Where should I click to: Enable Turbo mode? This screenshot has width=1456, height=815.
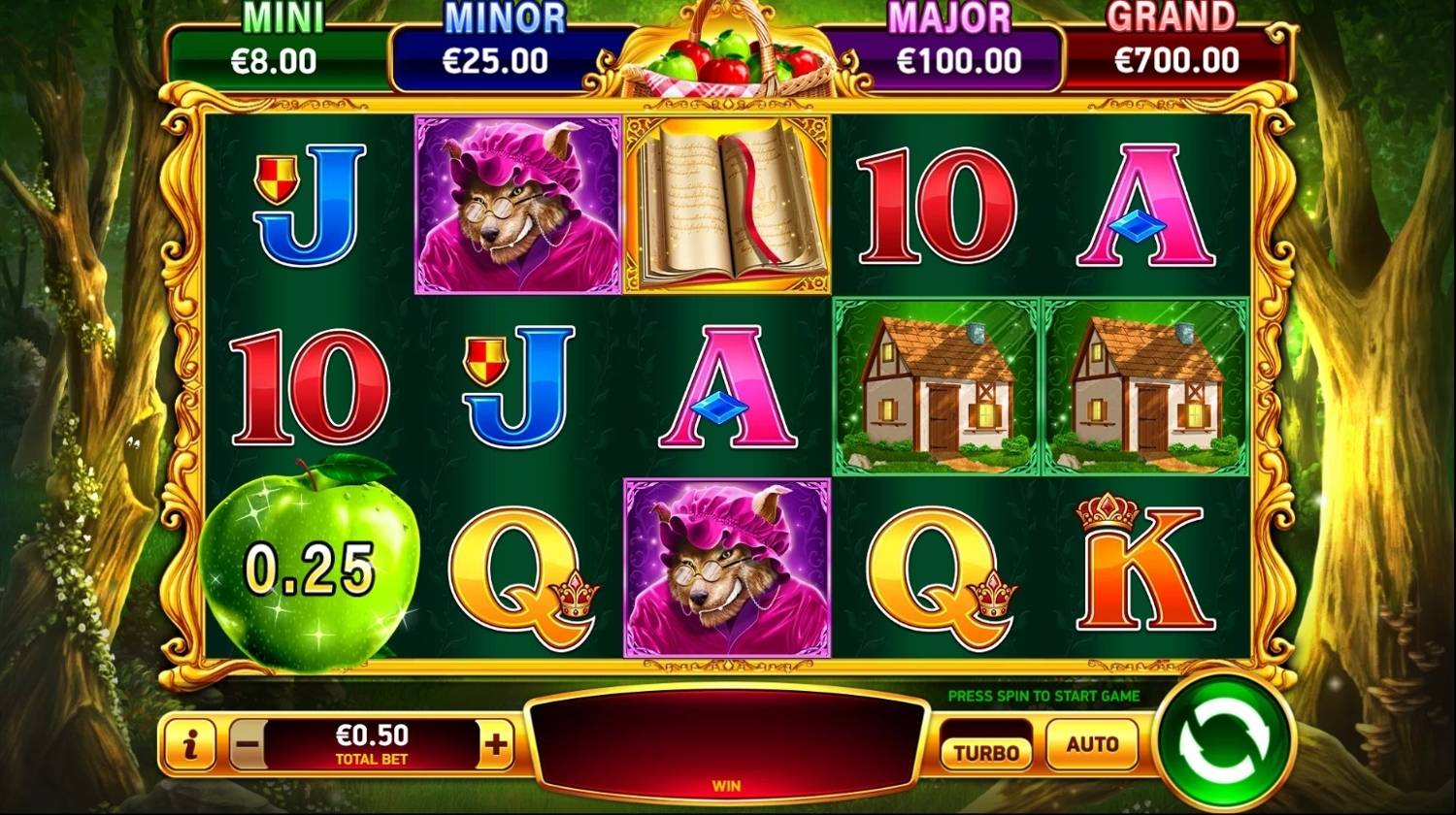pyautogui.click(x=986, y=751)
